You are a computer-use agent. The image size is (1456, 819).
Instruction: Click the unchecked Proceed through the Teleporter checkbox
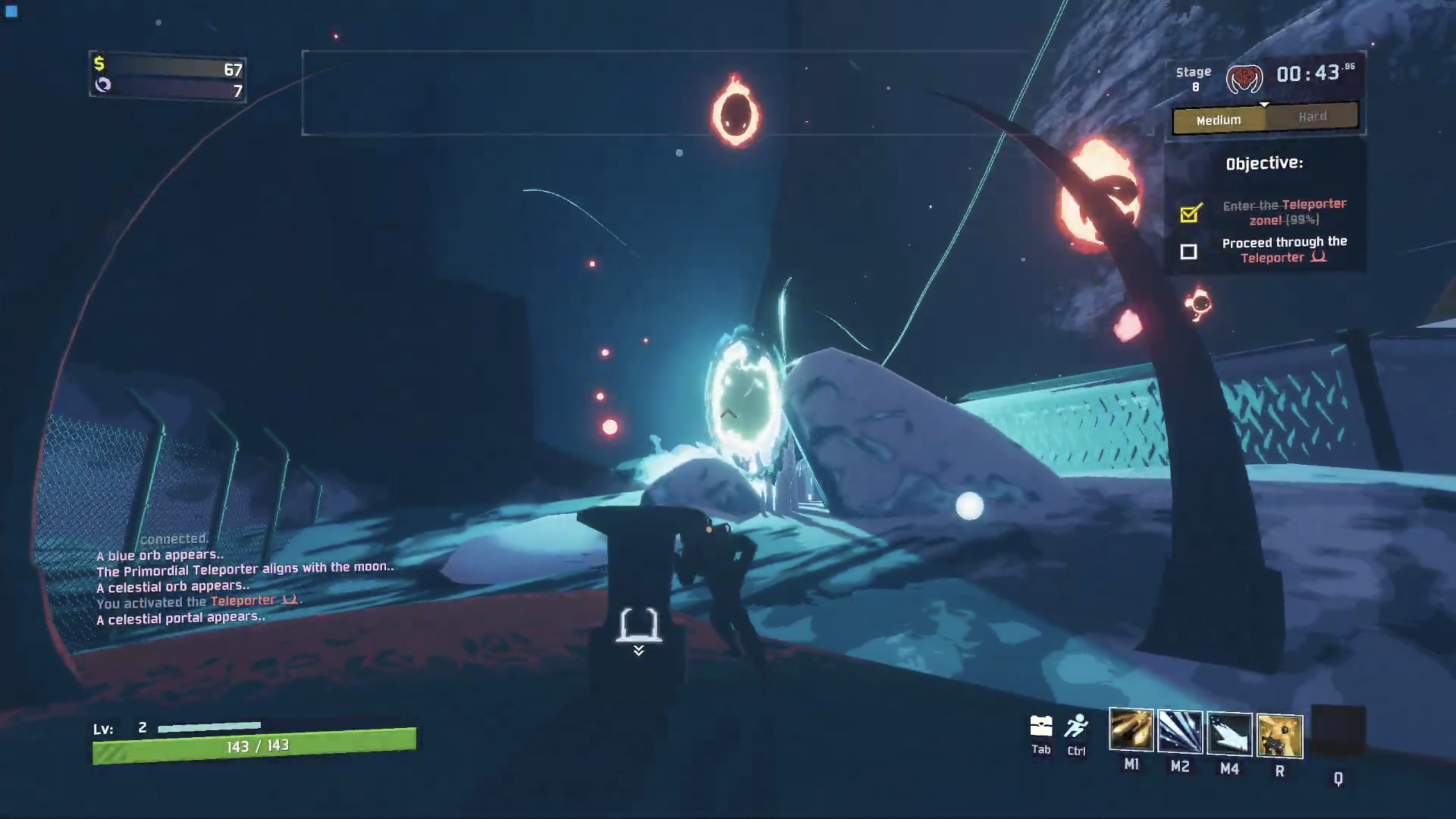[x=1189, y=251]
